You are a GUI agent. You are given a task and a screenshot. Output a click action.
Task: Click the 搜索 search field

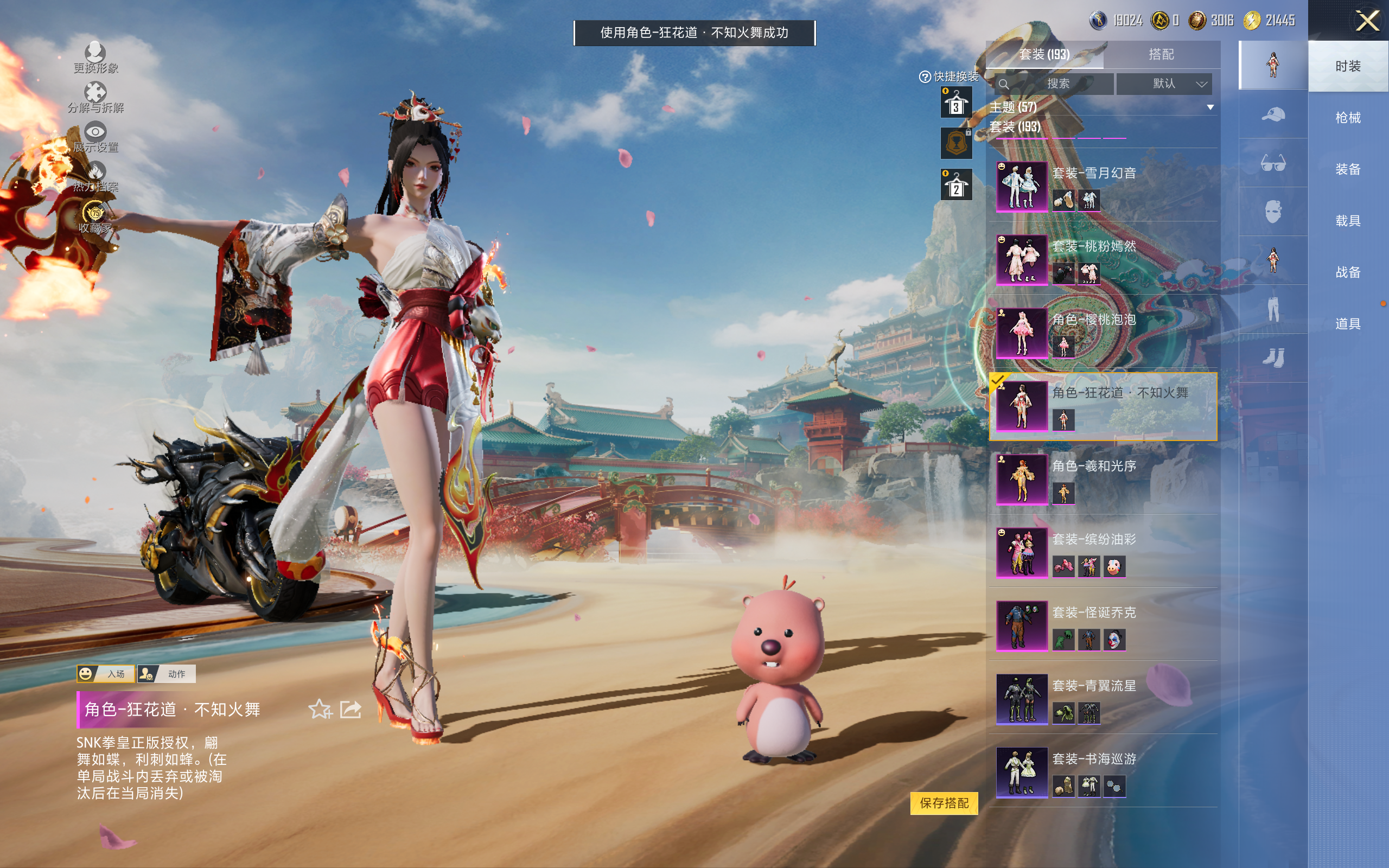click(1054, 84)
